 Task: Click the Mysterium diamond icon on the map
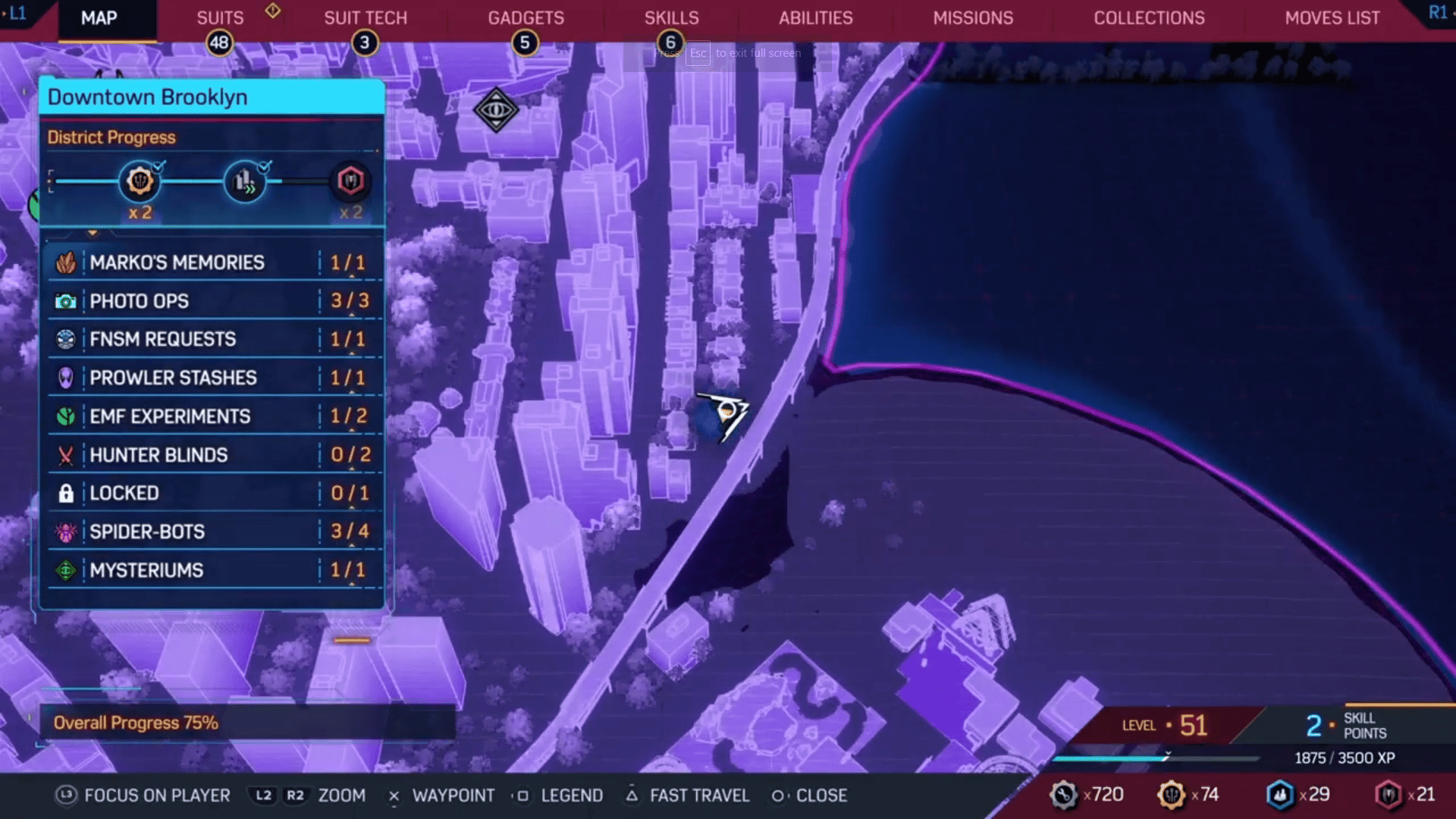495,110
